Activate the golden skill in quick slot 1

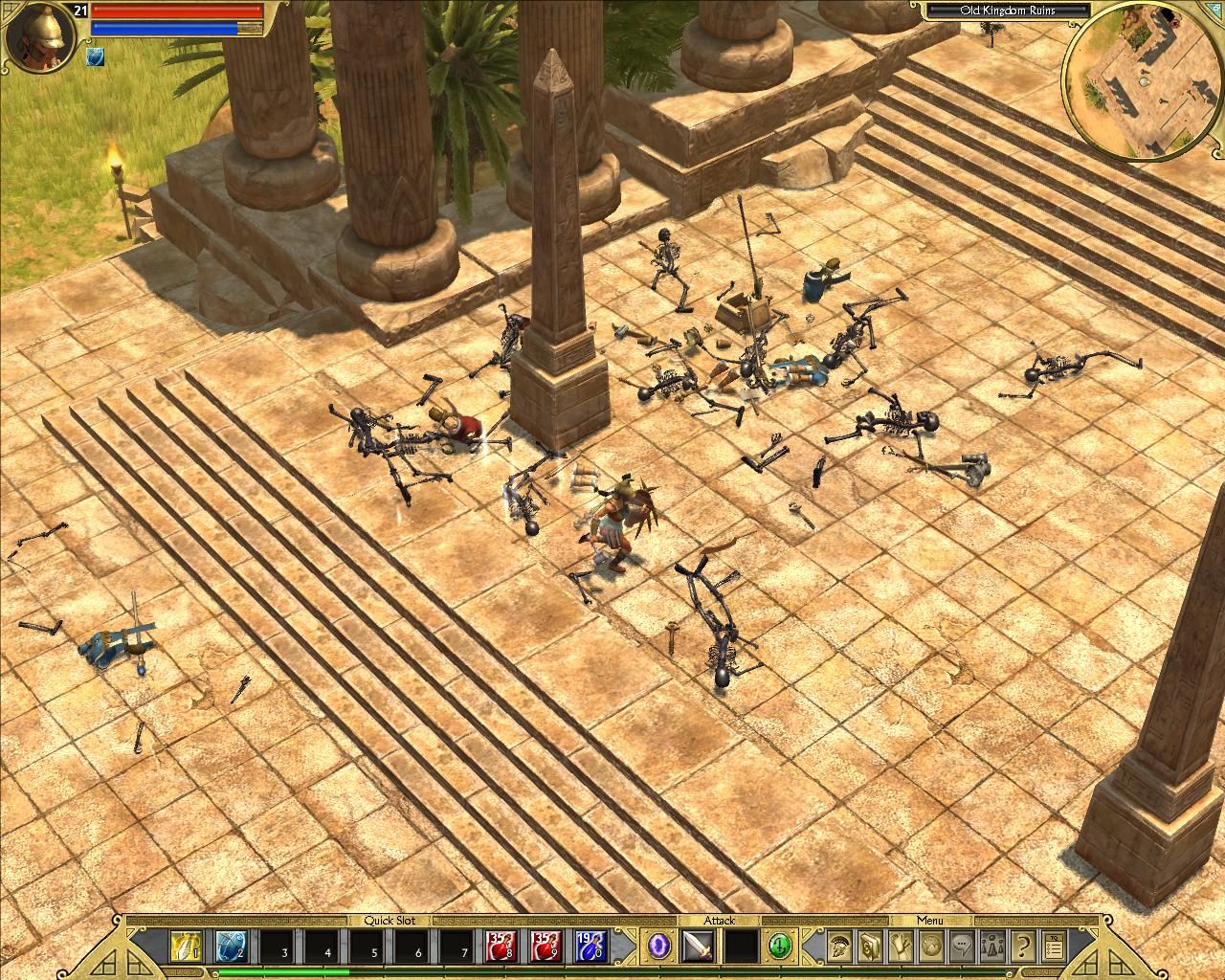click(185, 947)
